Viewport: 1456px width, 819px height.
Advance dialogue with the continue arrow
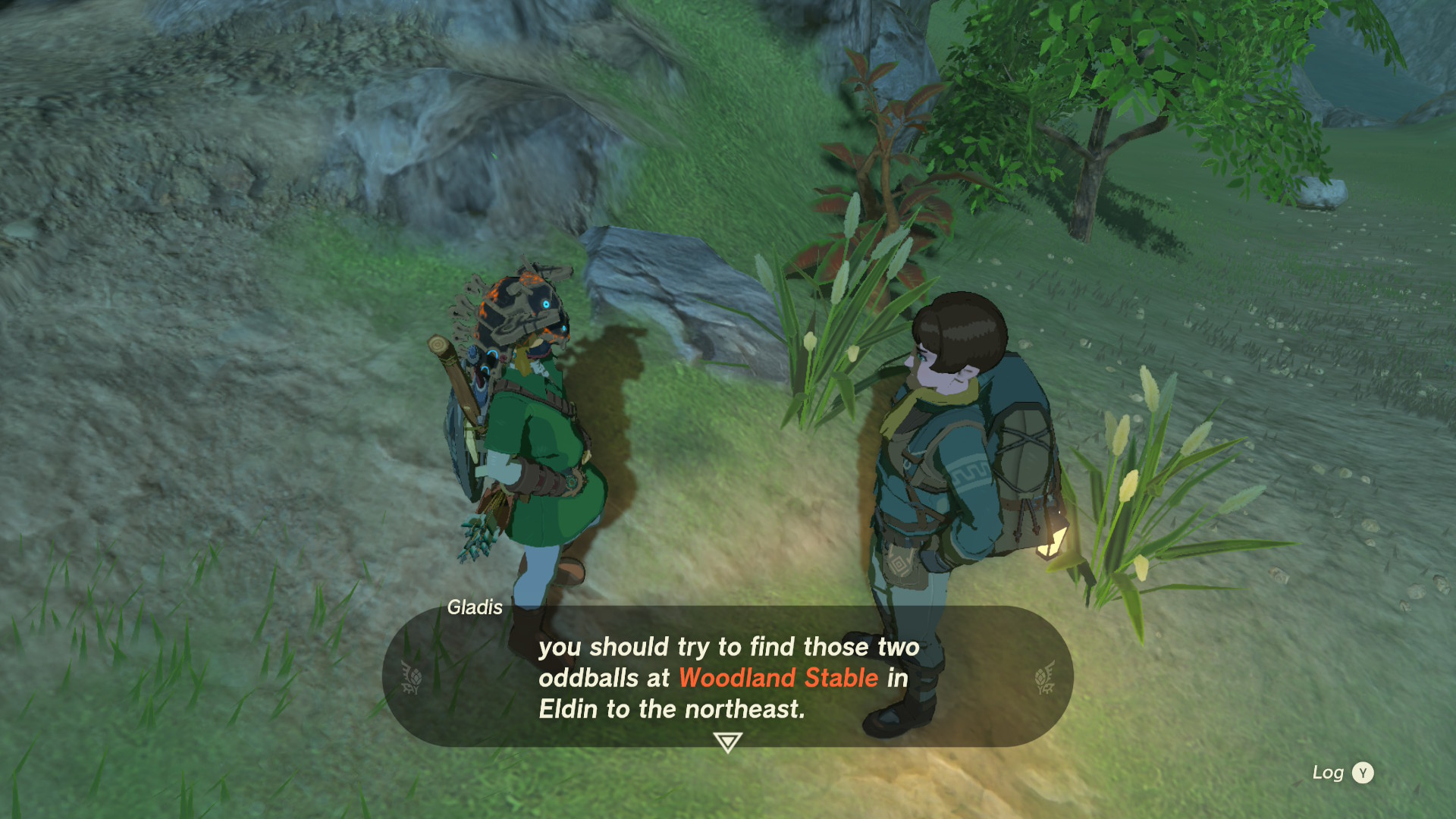tap(727, 742)
